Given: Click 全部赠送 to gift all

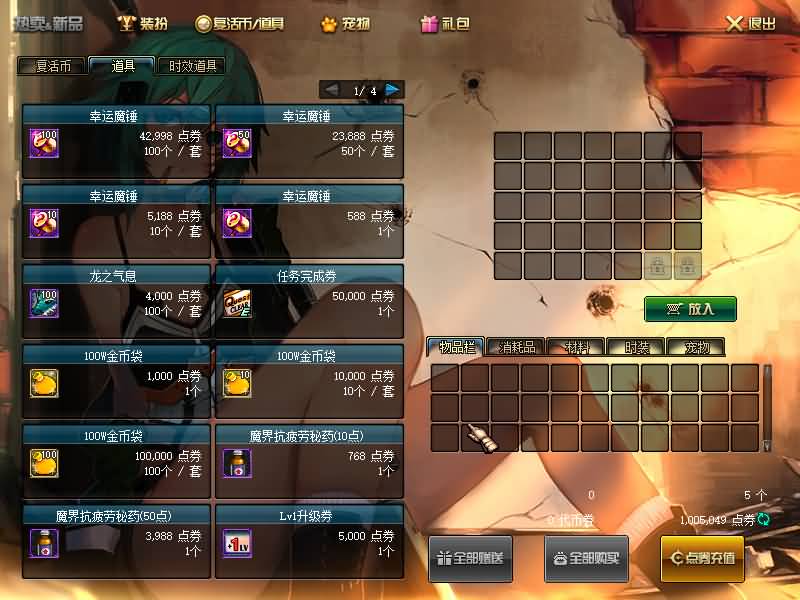Looking at the screenshot, I should click(x=471, y=558).
